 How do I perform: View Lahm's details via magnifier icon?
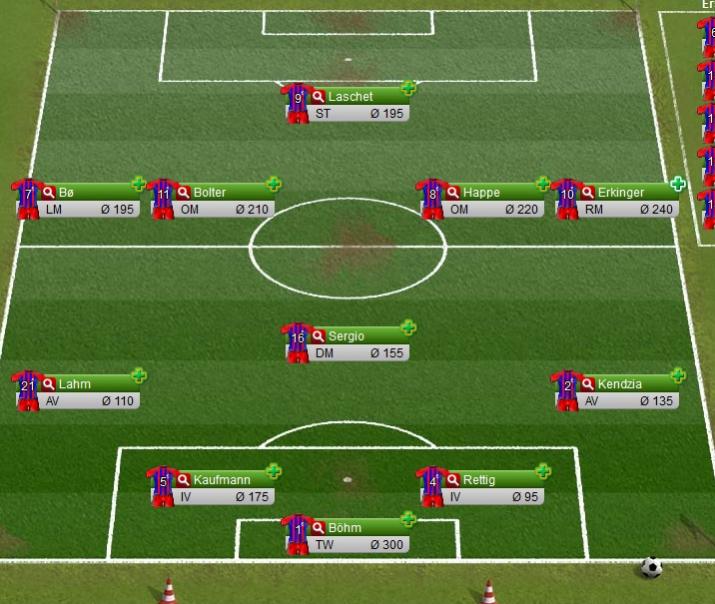click(49, 385)
